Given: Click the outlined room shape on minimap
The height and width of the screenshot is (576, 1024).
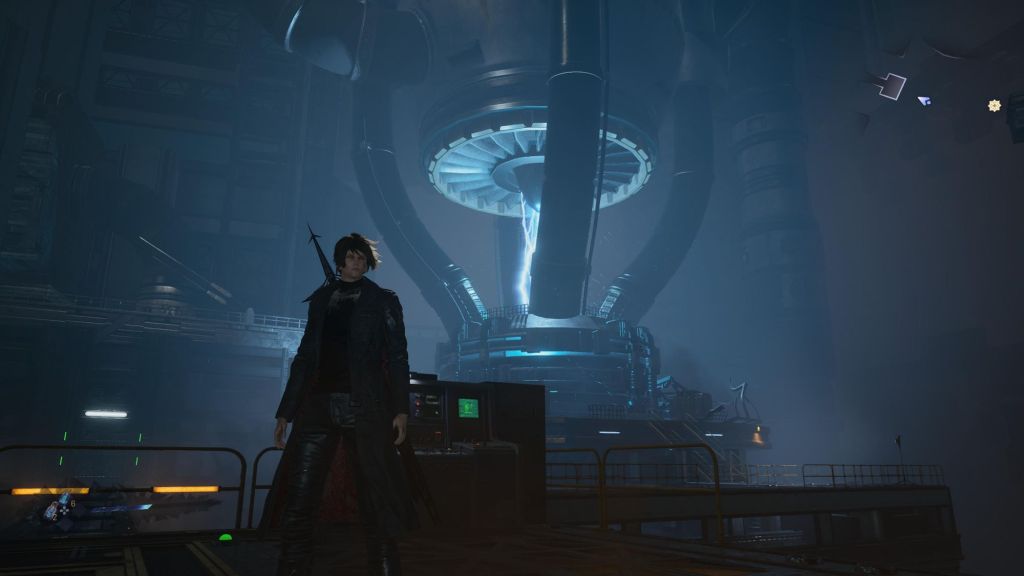Looking at the screenshot, I should pos(891,86).
